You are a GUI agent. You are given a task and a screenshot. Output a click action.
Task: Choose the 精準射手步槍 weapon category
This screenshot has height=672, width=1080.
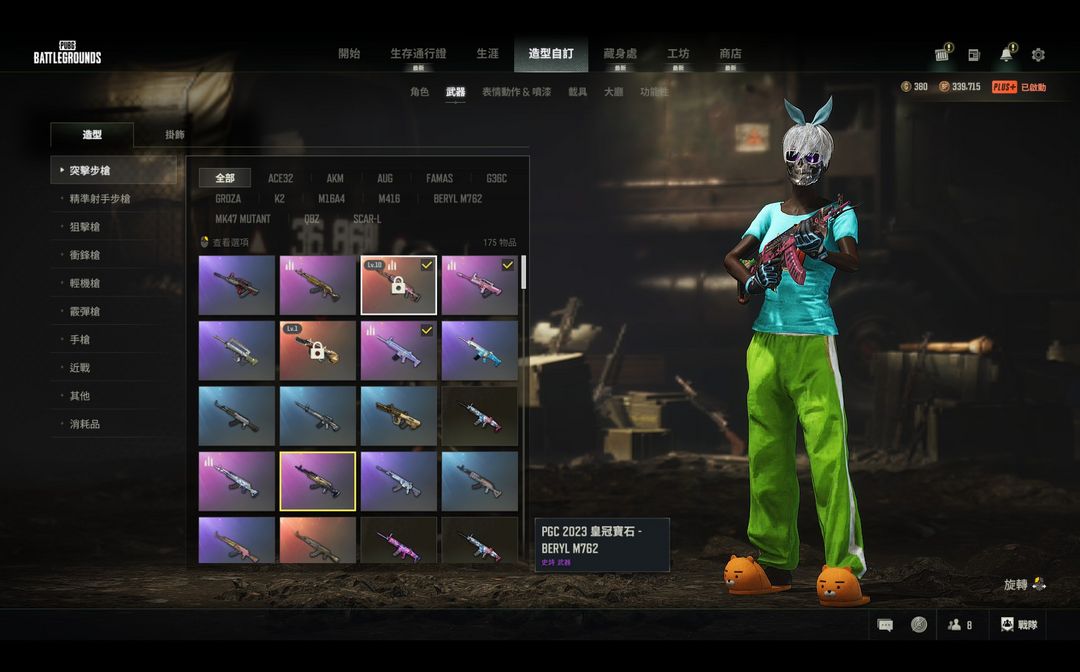[100, 199]
